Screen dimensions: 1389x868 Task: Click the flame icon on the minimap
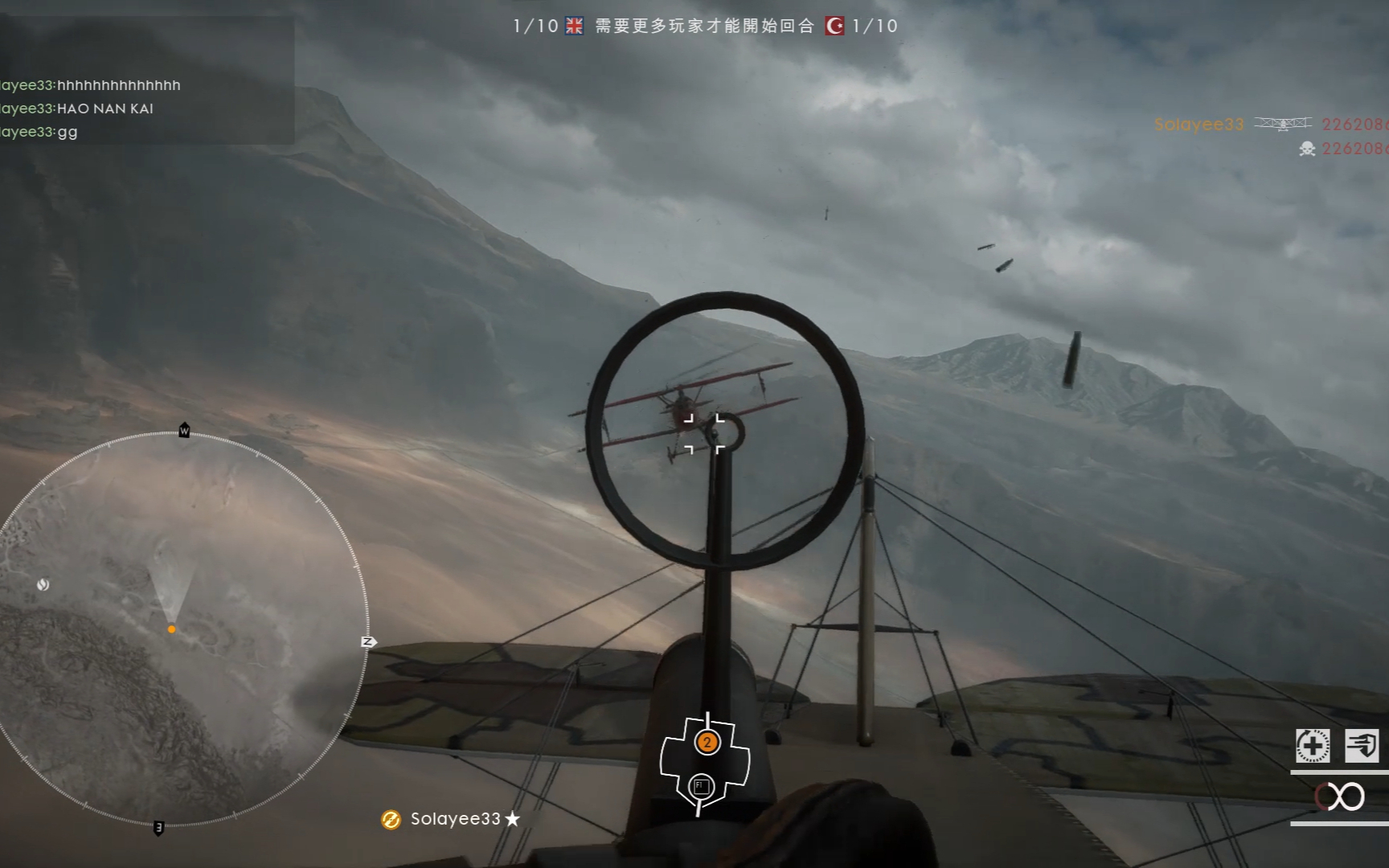click(x=43, y=584)
